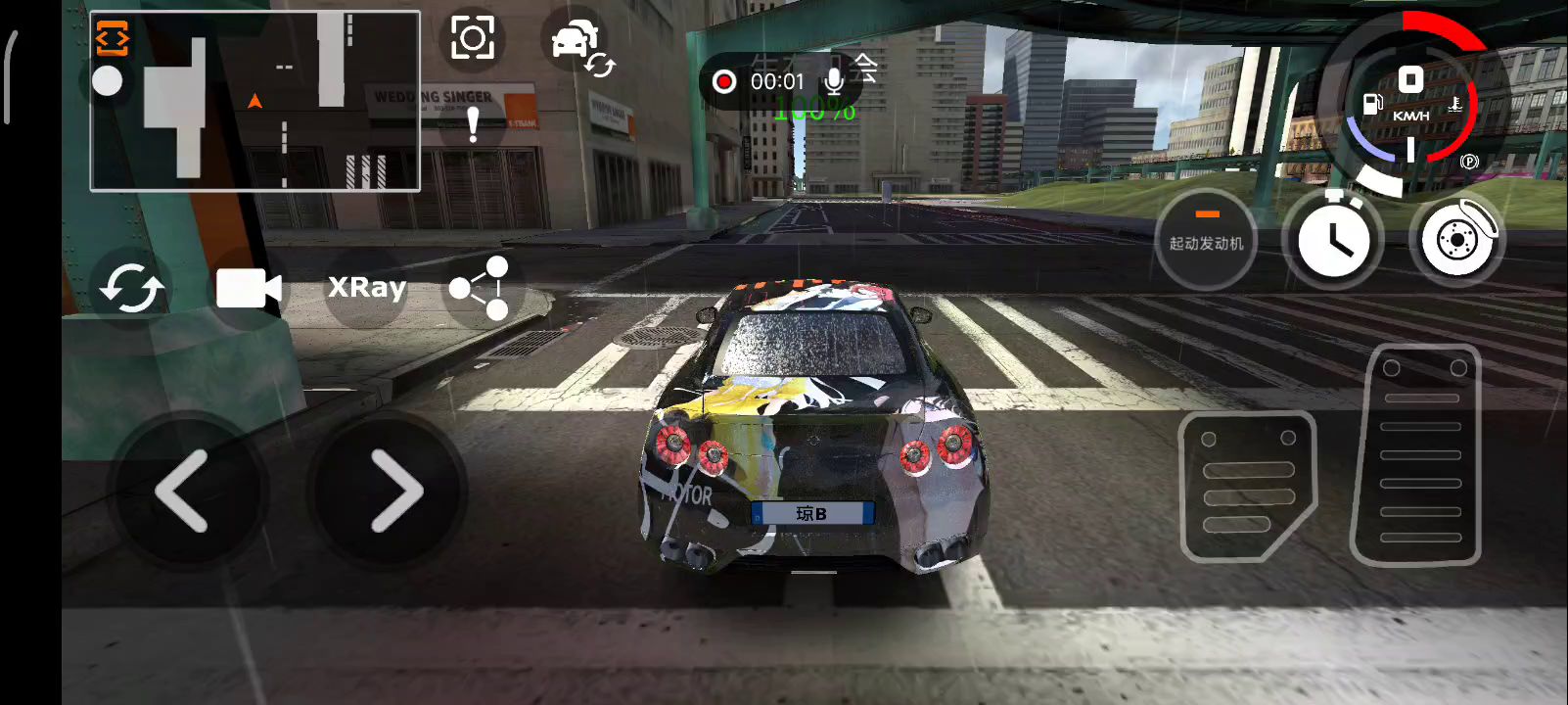Switch vehicle with the car swap icon
Viewport: 1568px width, 705px height.
577,44
